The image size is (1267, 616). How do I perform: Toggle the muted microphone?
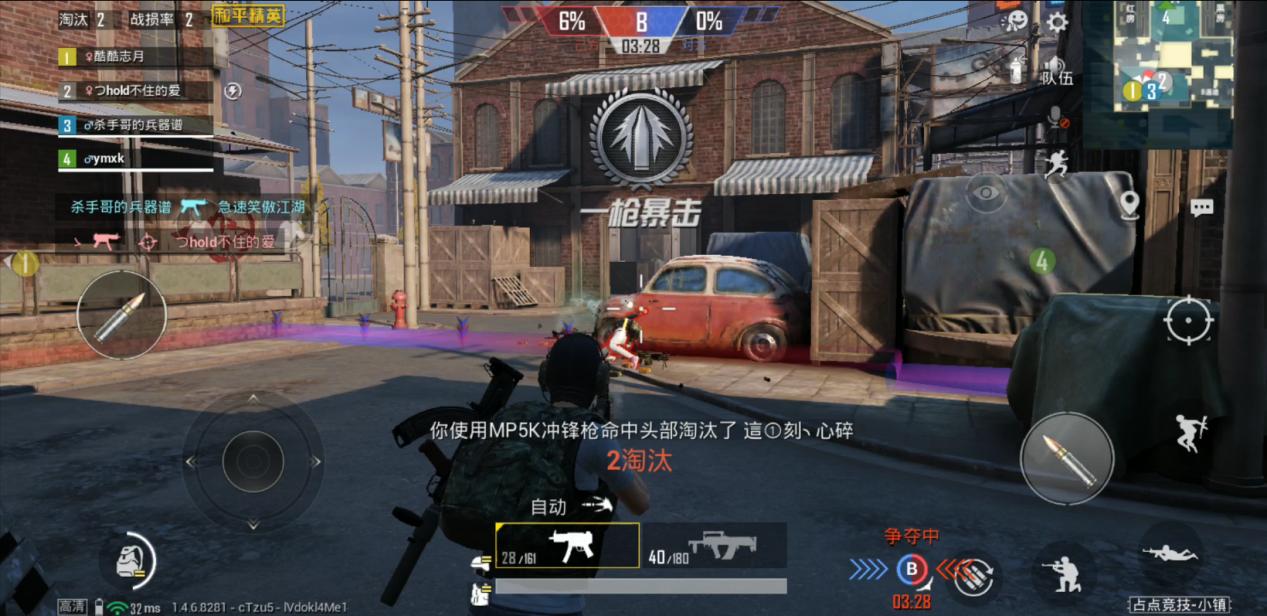tap(1055, 117)
